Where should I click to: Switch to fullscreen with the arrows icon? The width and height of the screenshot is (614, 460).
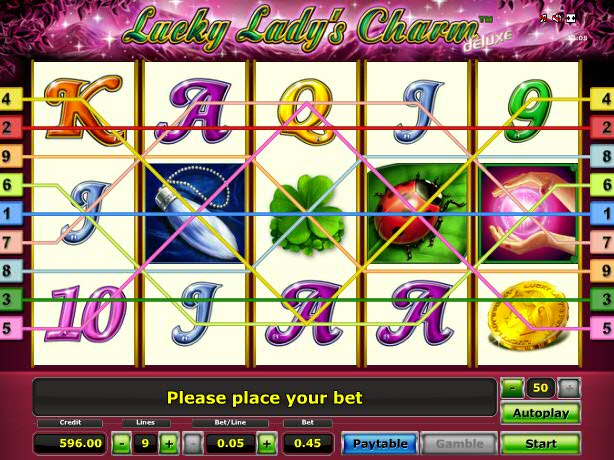coord(569,19)
